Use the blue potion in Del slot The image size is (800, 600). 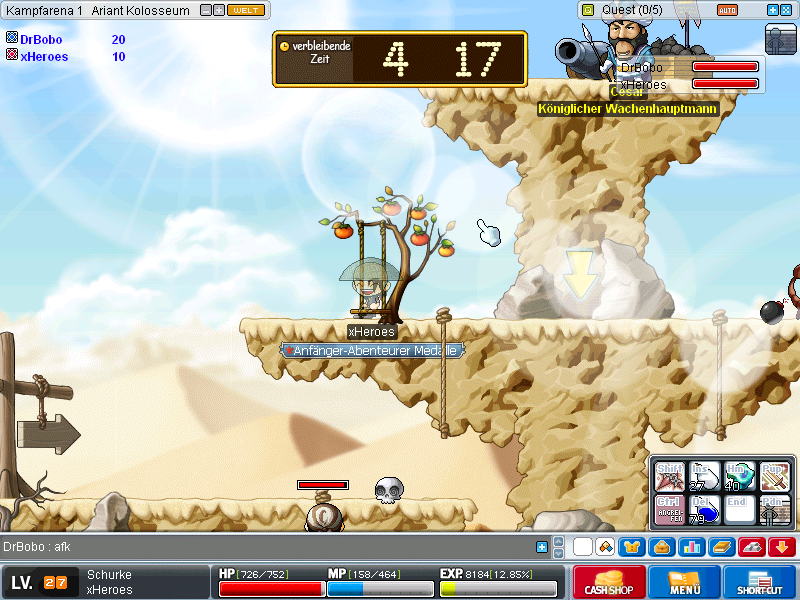click(704, 510)
